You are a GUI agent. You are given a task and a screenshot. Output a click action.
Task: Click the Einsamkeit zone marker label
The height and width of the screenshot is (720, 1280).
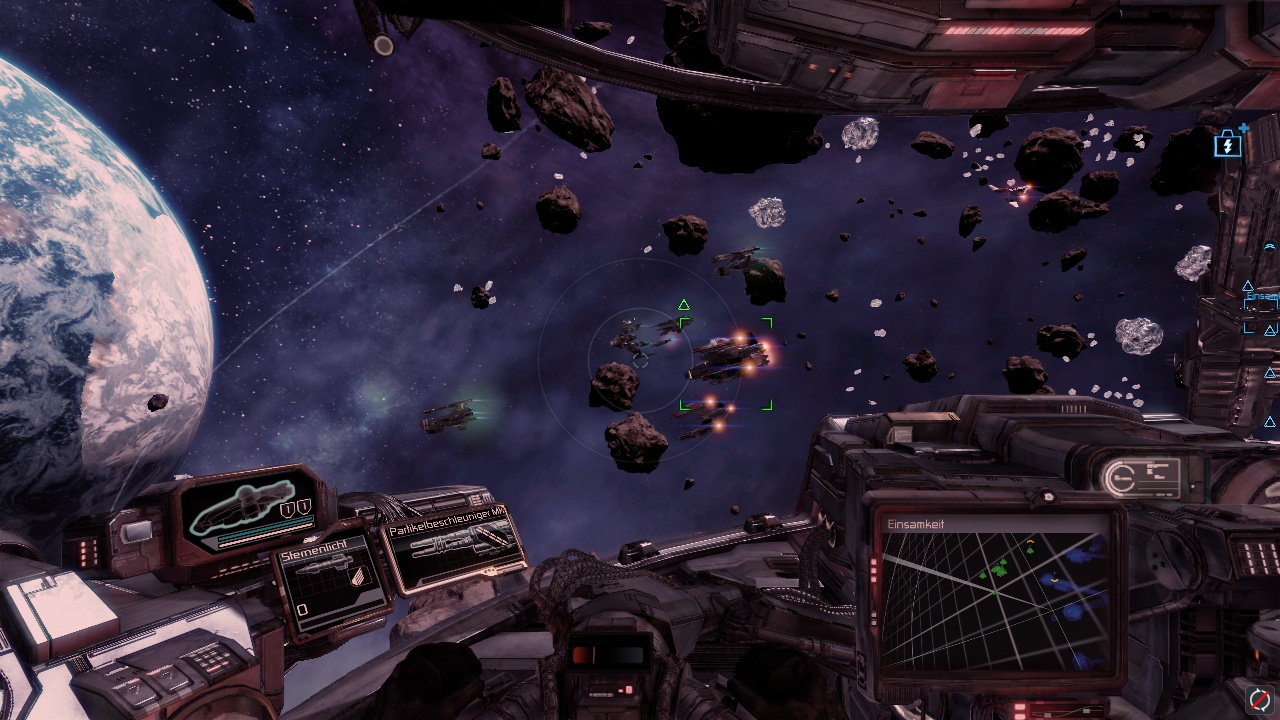point(1262,298)
